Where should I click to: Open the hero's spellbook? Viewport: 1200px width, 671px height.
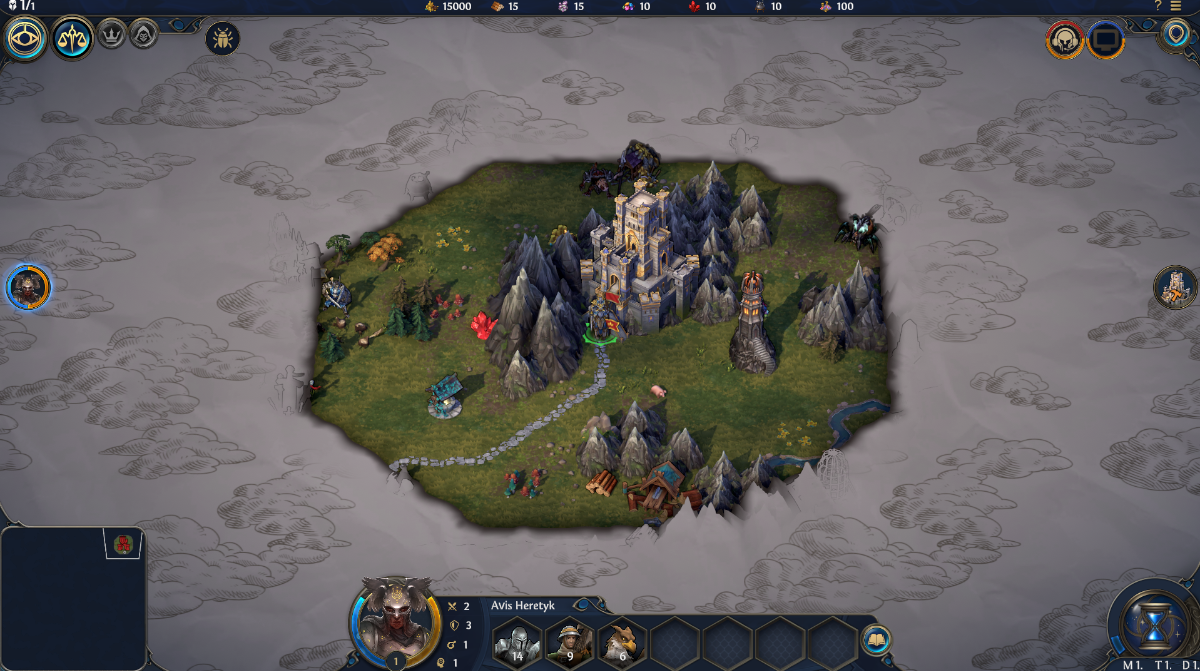[x=876, y=640]
